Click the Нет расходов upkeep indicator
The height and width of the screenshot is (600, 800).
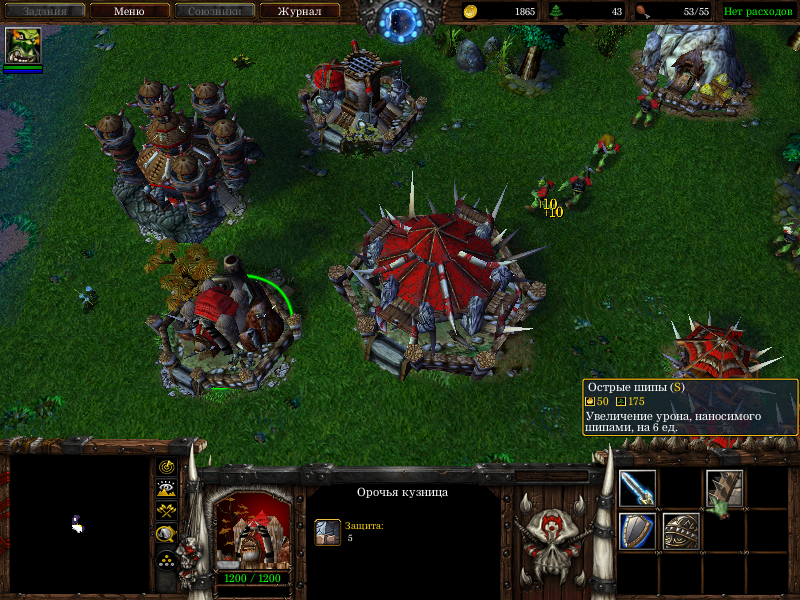758,12
